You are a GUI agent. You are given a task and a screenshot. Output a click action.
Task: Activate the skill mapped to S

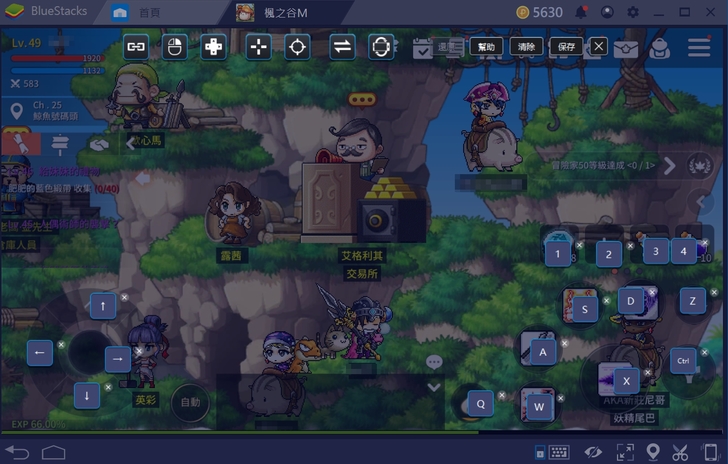[x=584, y=308]
